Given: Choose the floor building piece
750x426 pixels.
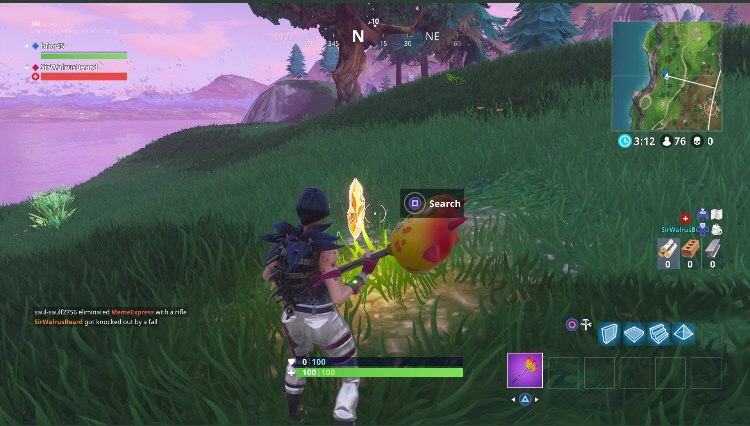Looking at the screenshot, I should (633, 334).
